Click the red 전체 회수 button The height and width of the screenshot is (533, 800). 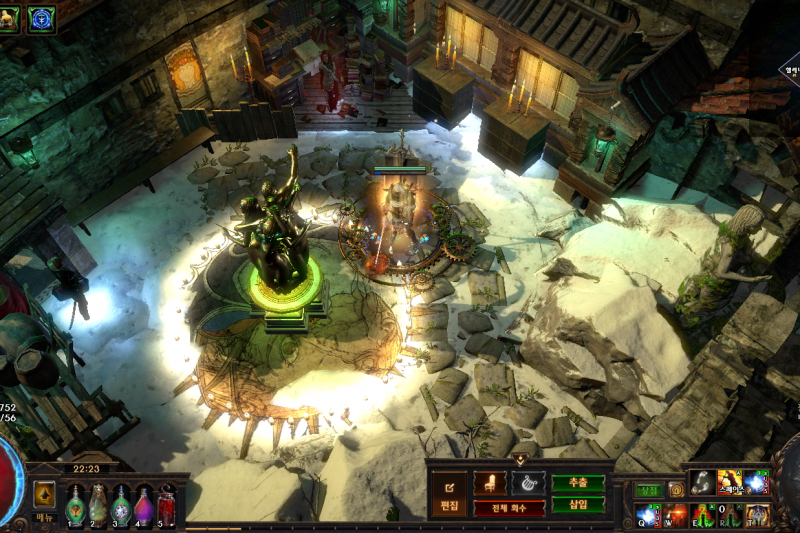click(509, 508)
